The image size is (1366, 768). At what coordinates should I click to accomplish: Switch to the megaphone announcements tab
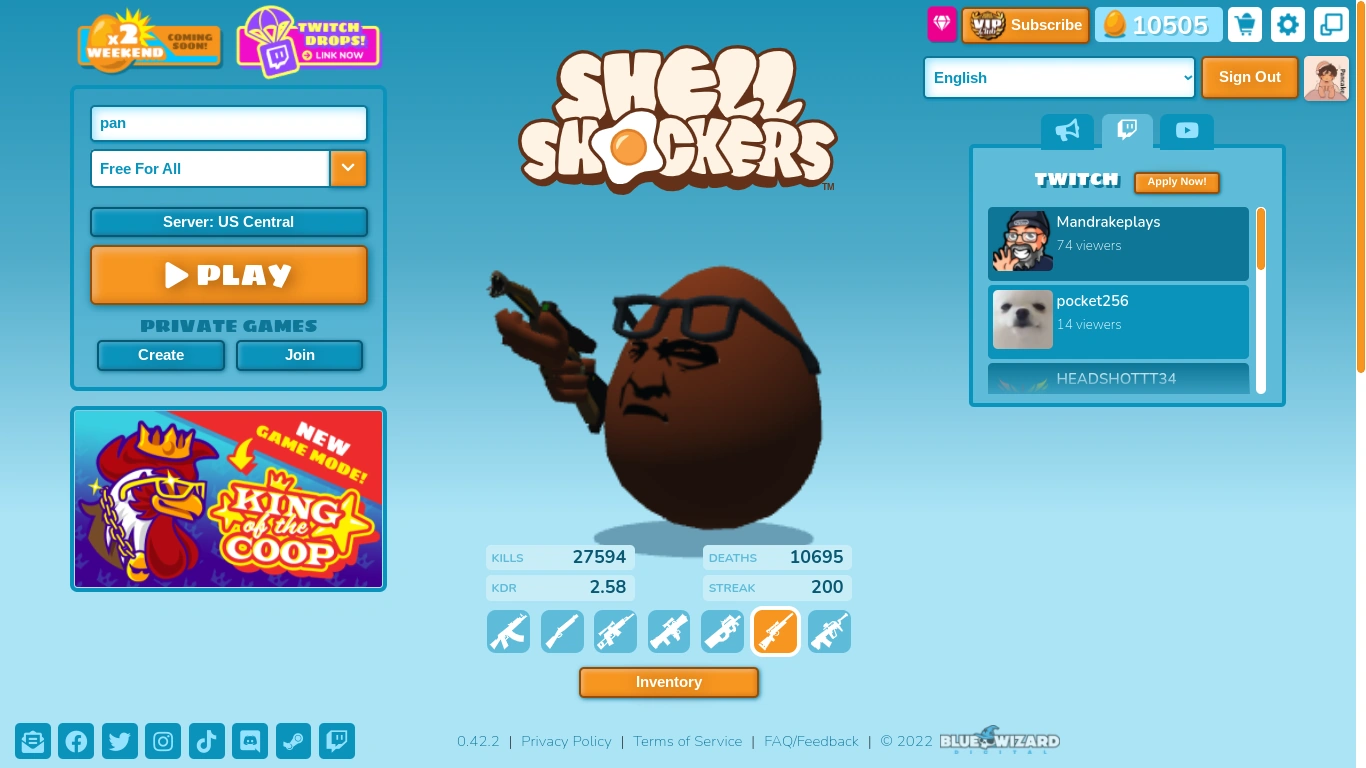1067,130
